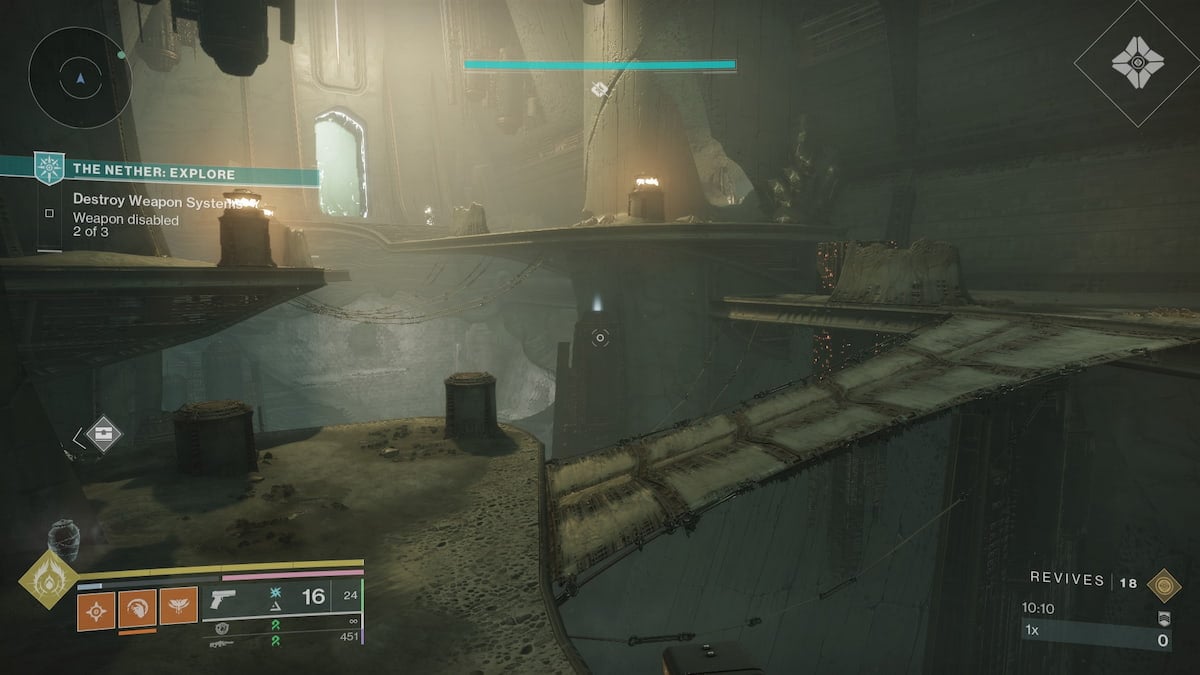The image size is (1200, 675).
Task: Click the chest waypoint diamond marker
Action: click(x=104, y=434)
